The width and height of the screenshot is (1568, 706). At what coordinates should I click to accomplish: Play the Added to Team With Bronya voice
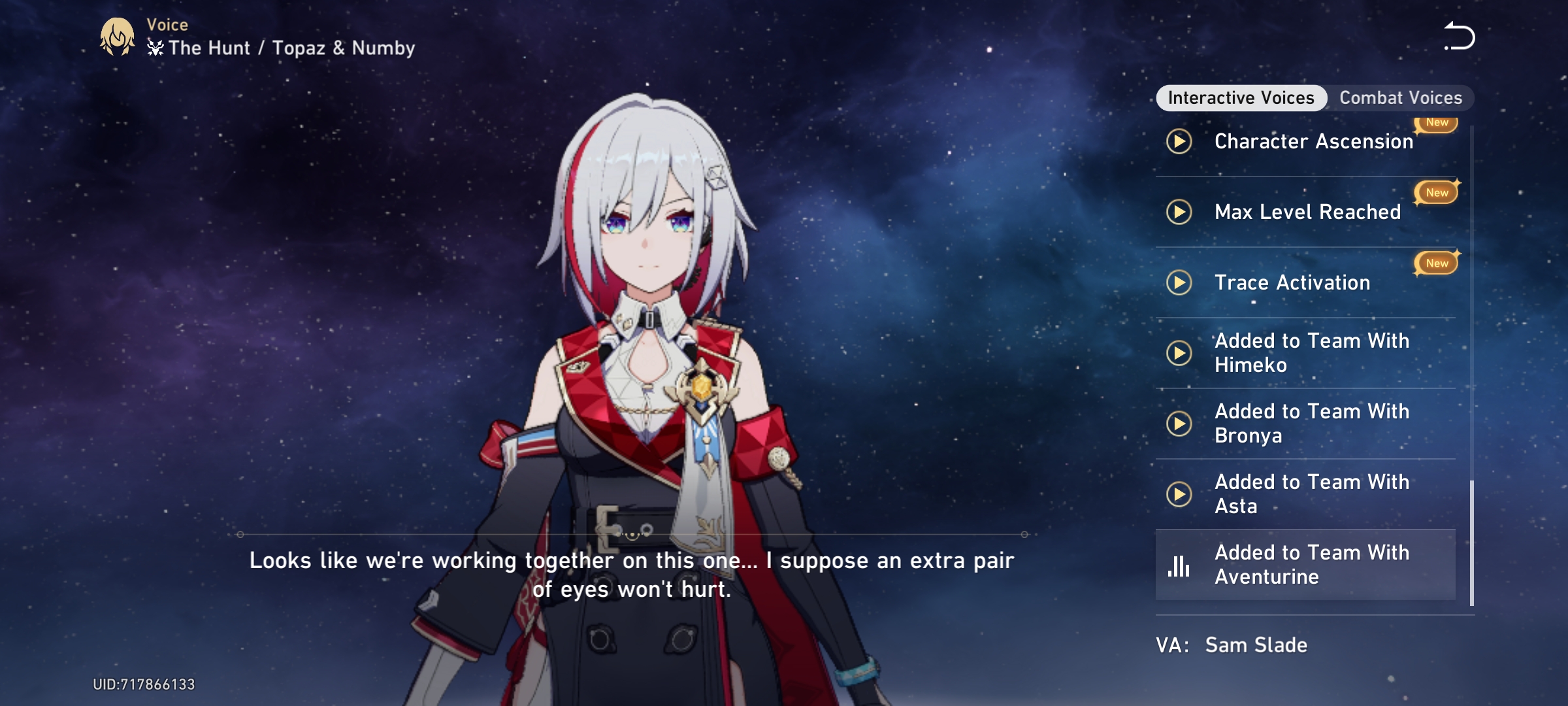click(x=1180, y=423)
